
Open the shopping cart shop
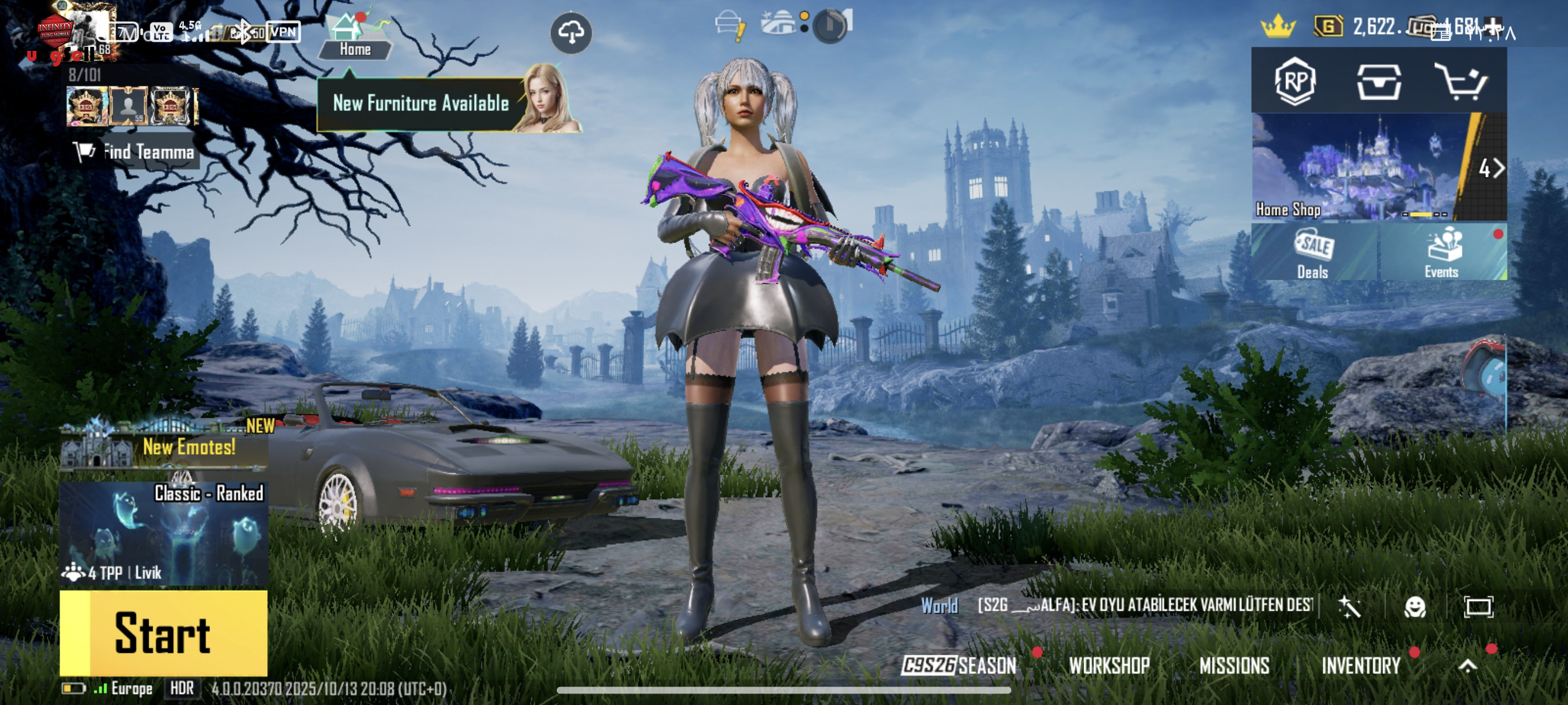click(x=1462, y=81)
